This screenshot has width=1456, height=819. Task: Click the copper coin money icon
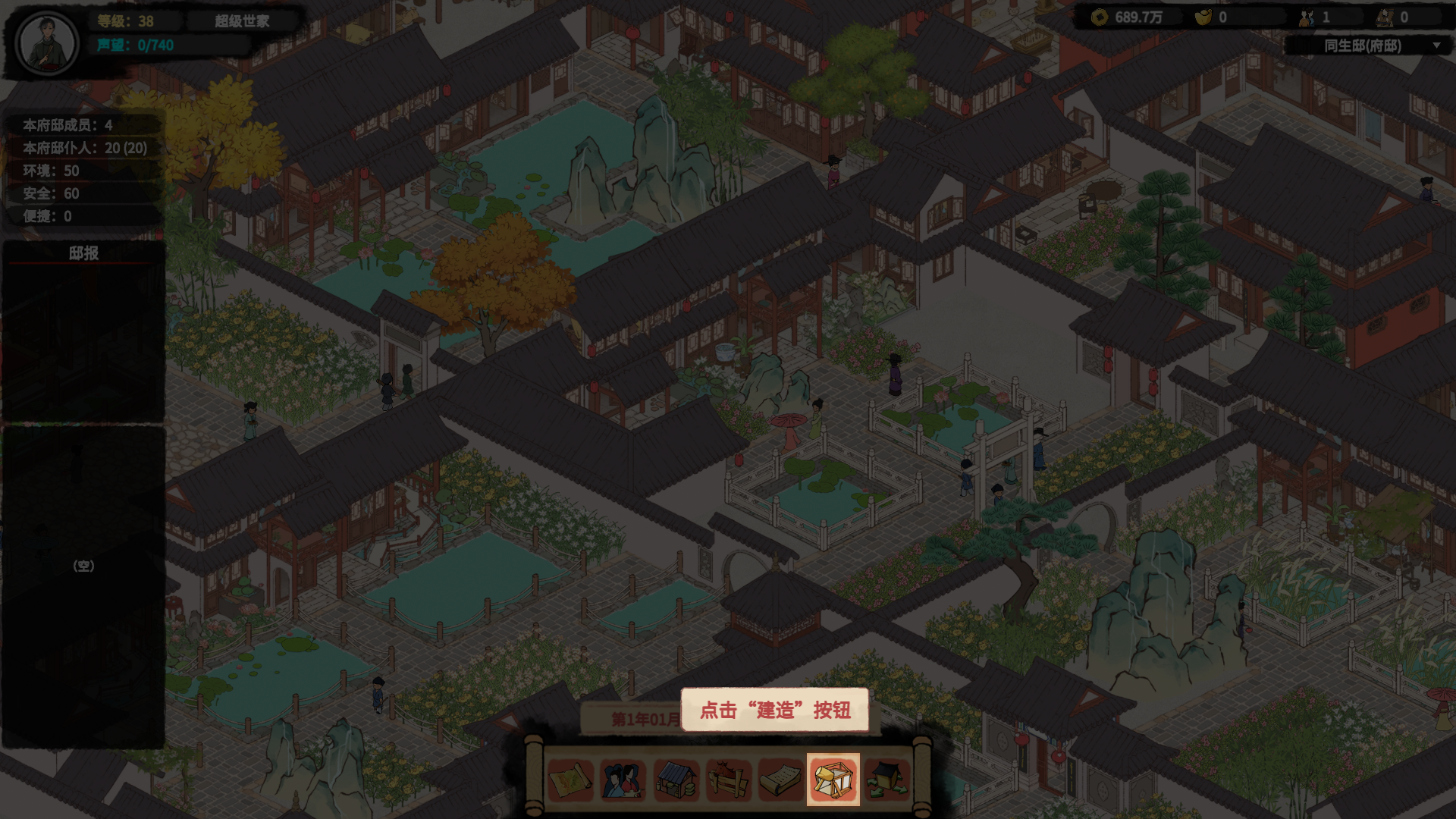(x=1100, y=17)
